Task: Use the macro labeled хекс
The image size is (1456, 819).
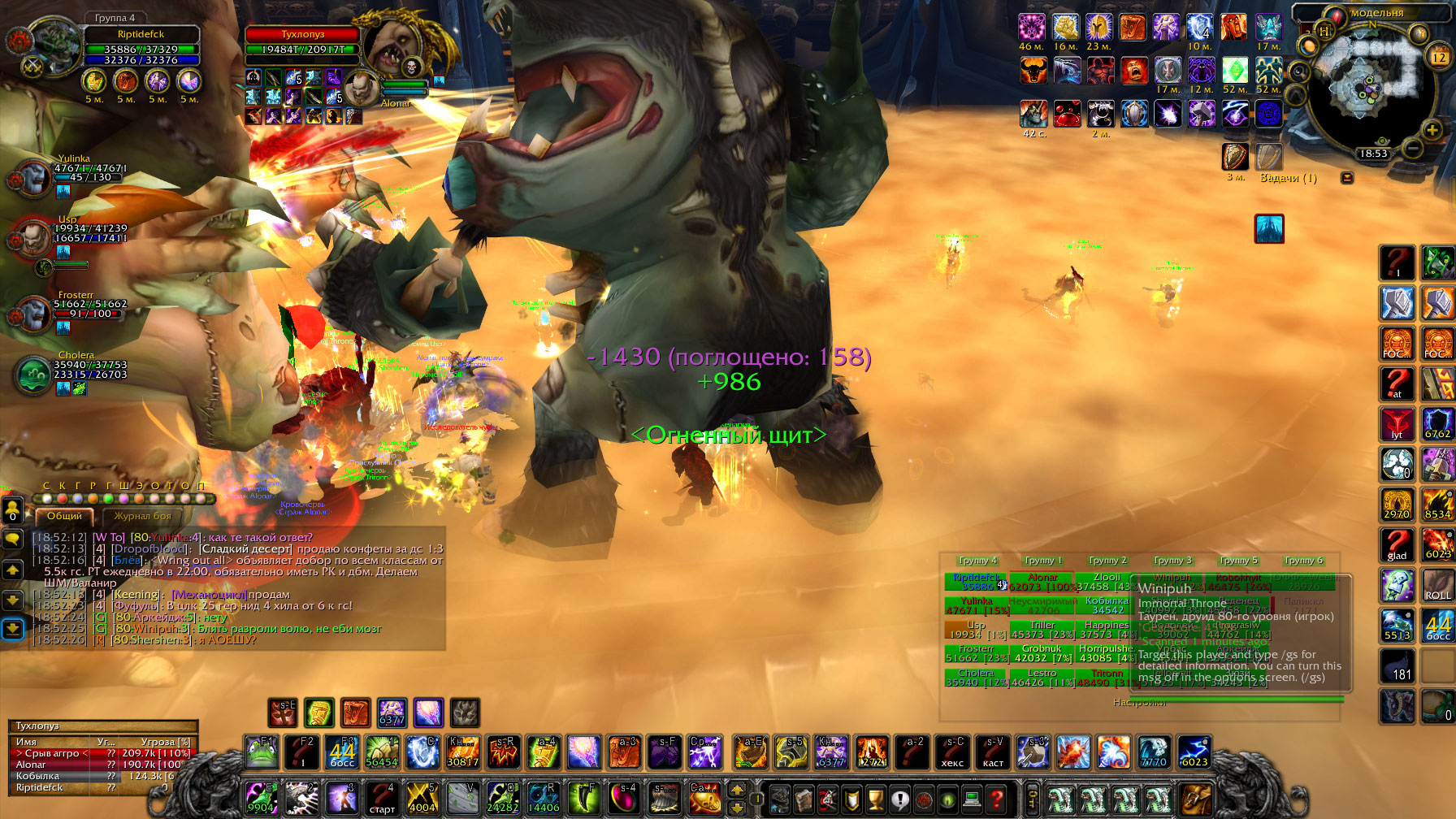Action: click(x=952, y=752)
